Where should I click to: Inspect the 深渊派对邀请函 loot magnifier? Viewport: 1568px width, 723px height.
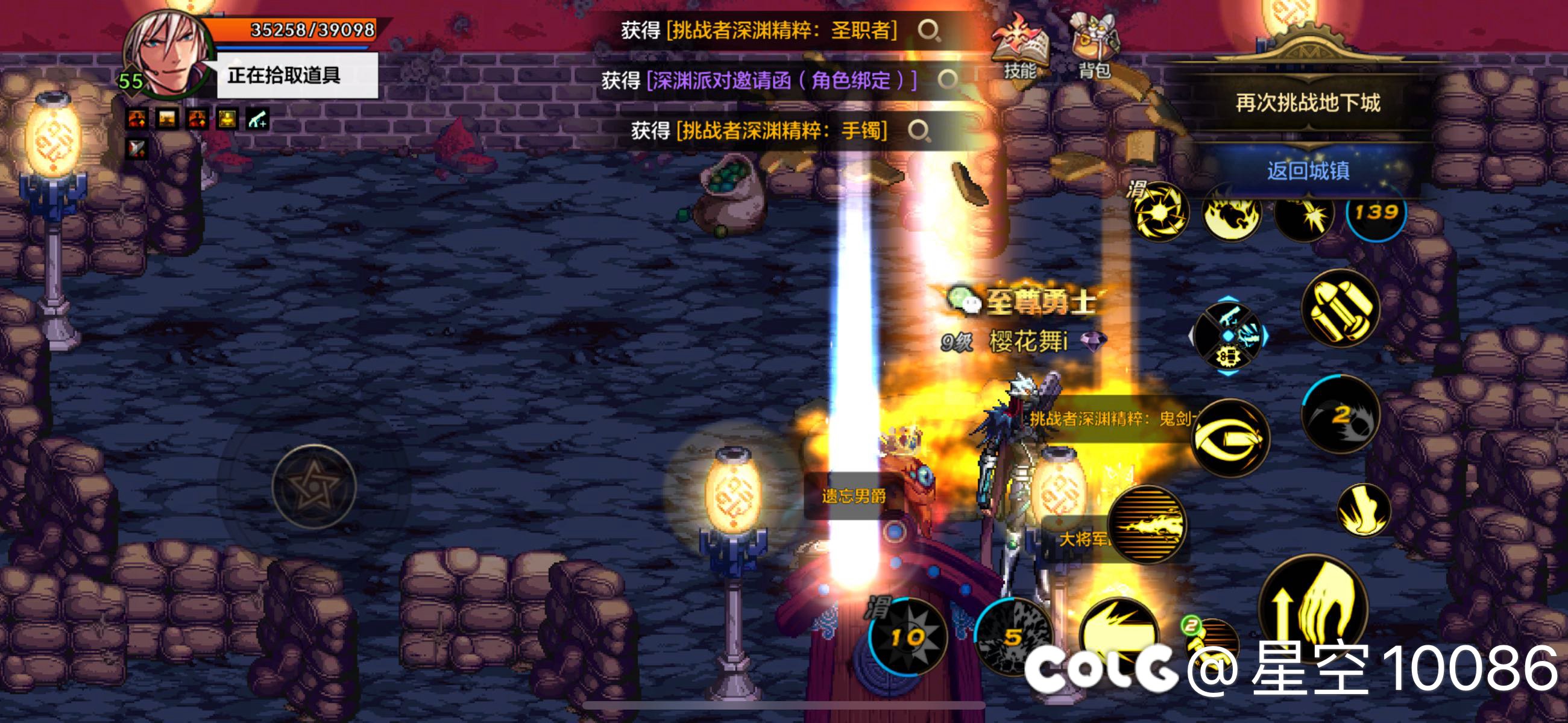pos(947,80)
